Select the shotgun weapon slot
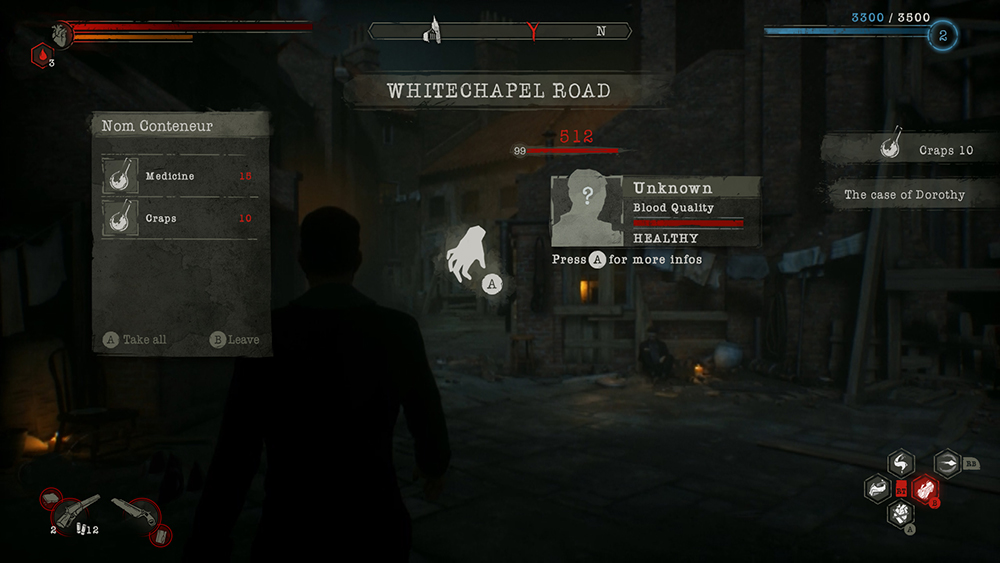Viewport: 1000px width, 563px height. [75, 512]
